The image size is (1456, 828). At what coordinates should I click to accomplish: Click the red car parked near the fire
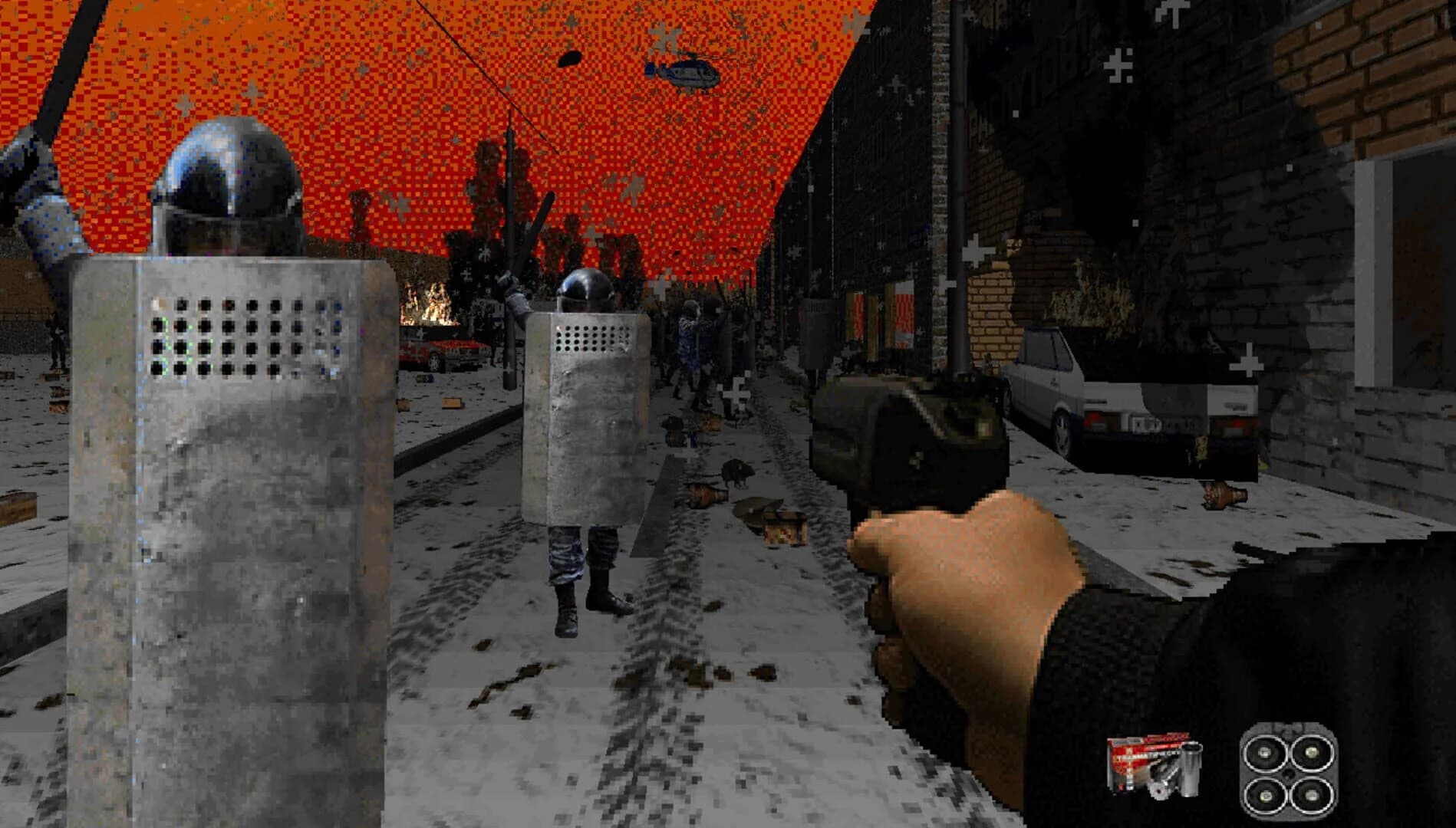(x=445, y=354)
